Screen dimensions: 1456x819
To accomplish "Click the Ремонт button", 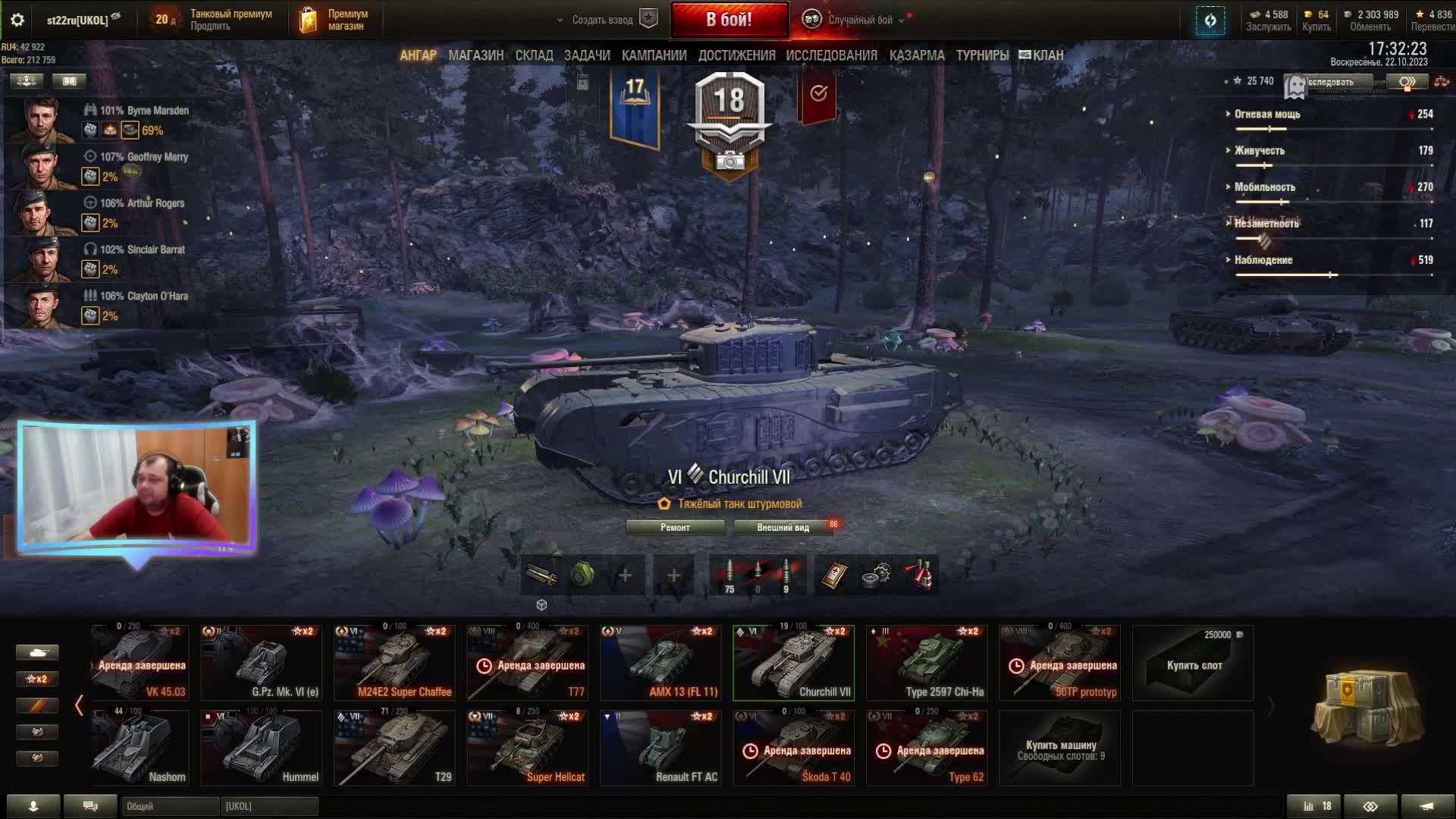I will pos(675,527).
